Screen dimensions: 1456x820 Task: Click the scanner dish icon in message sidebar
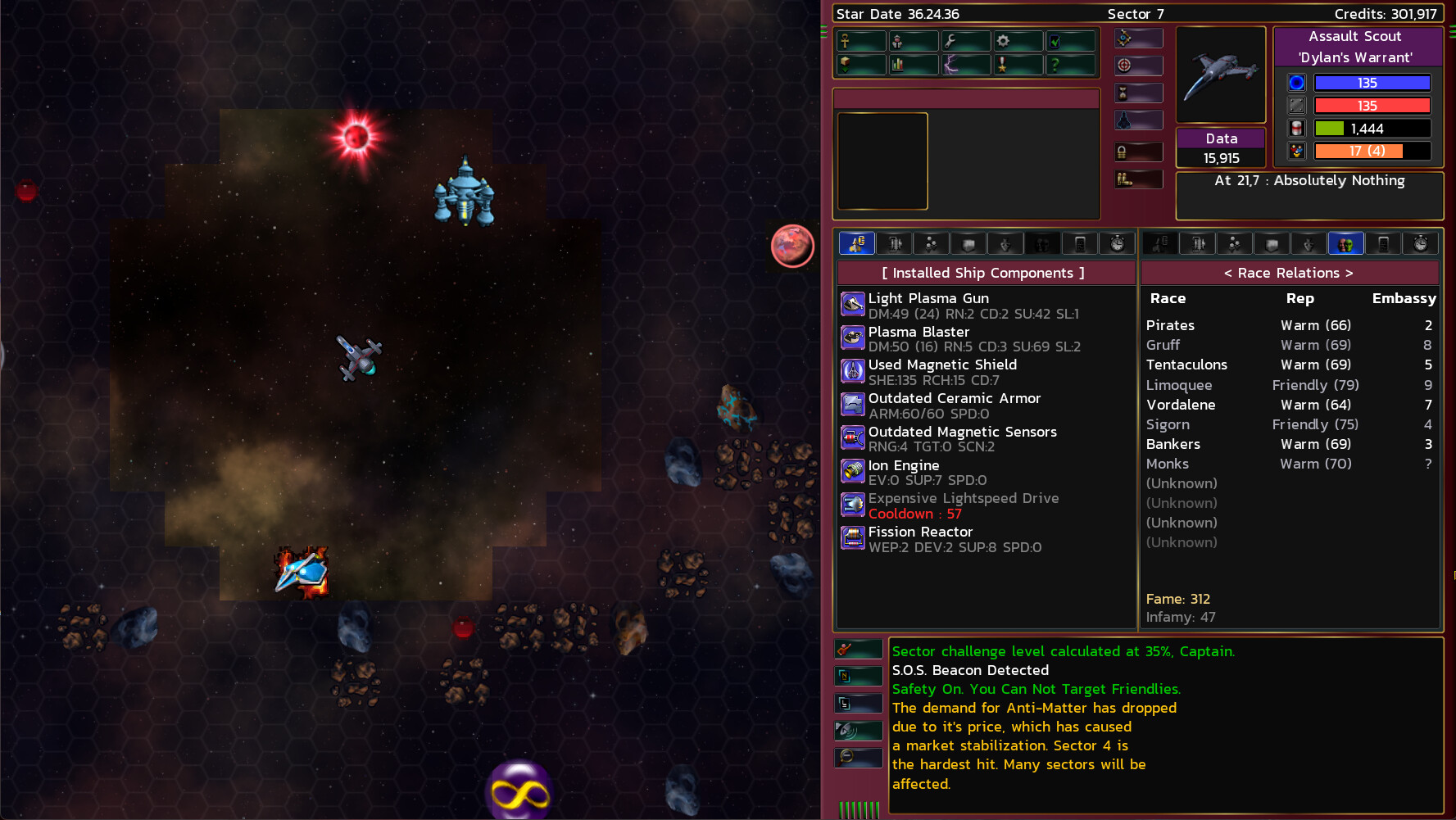(x=858, y=730)
